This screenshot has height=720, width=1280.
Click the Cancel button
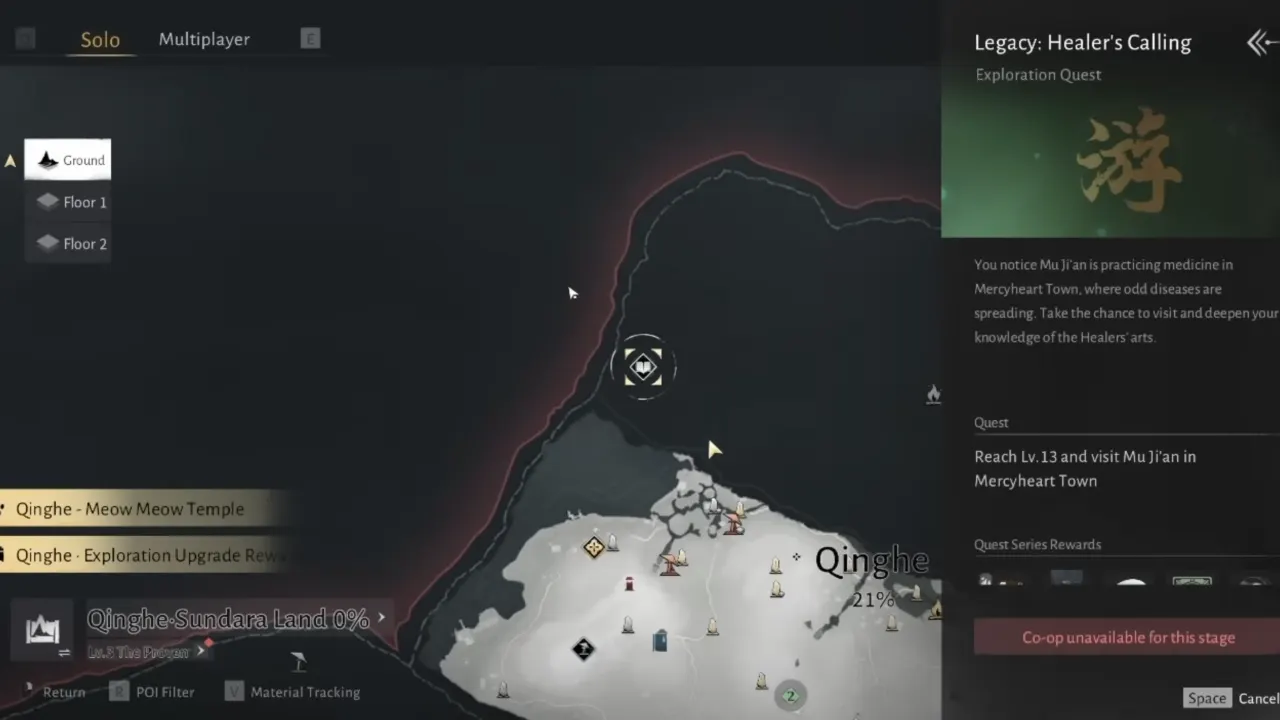pyautogui.click(x=1258, y=697)
